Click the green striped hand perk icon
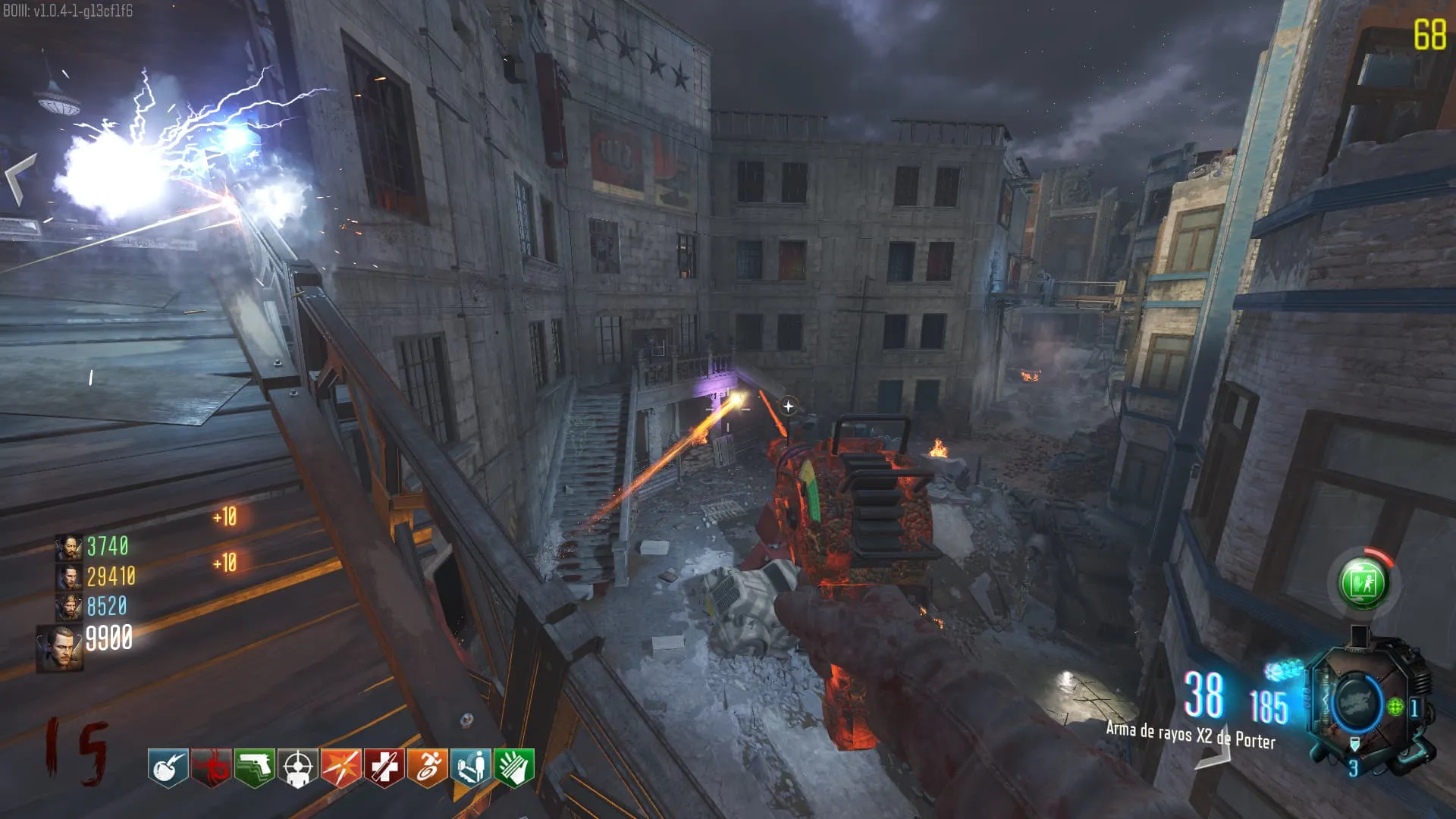Viewport: 1456px width, 819px height. click(x=514, y=768)
